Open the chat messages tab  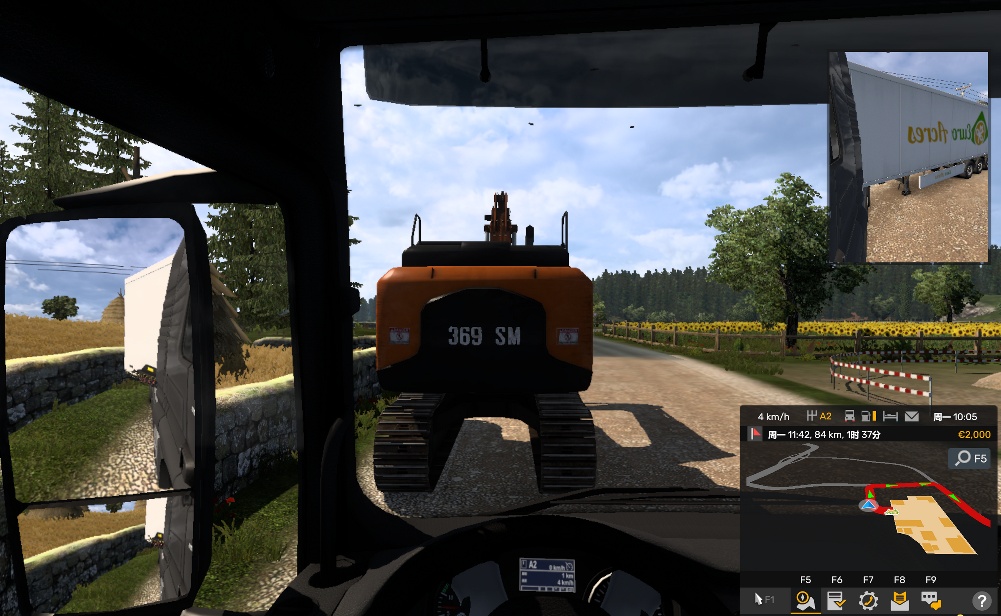tap(931, 600)
